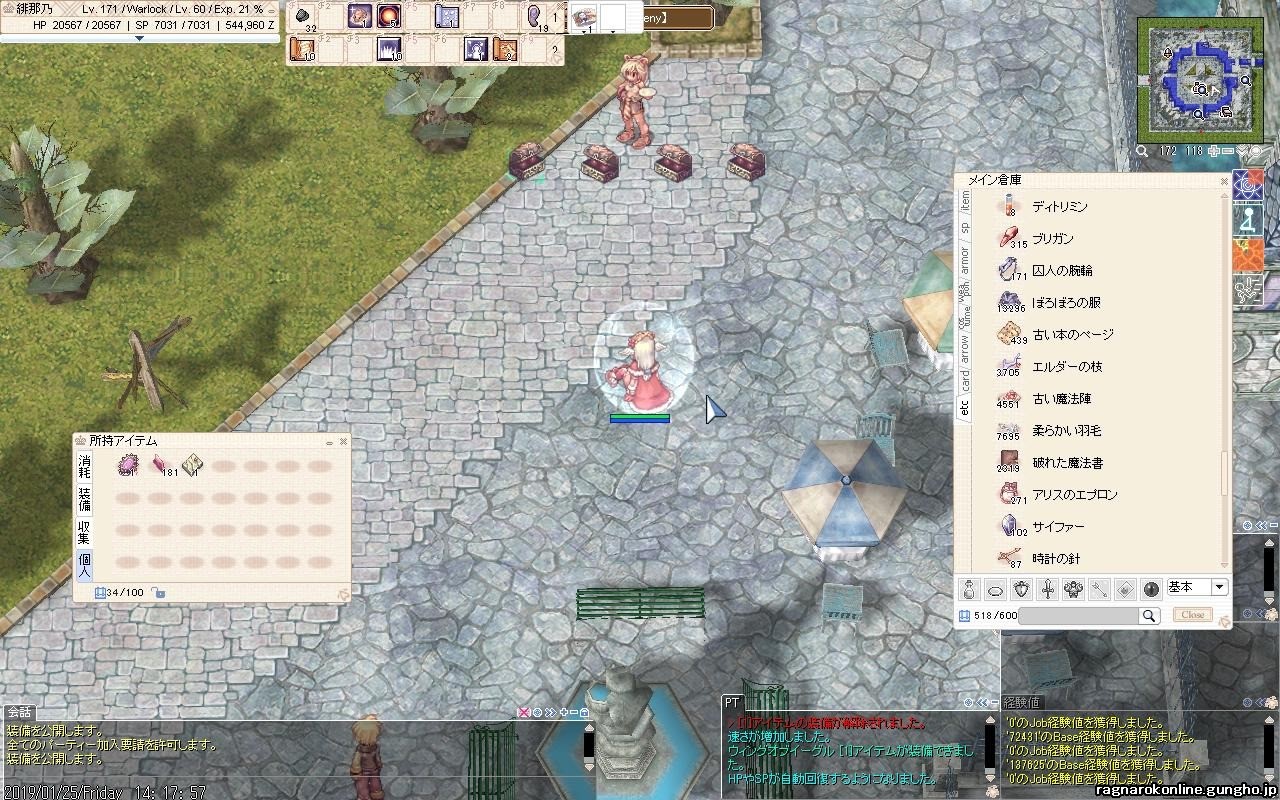The image size is (1280, 800).
Task: Click the storage Close button
Action: coord(1192,615)
